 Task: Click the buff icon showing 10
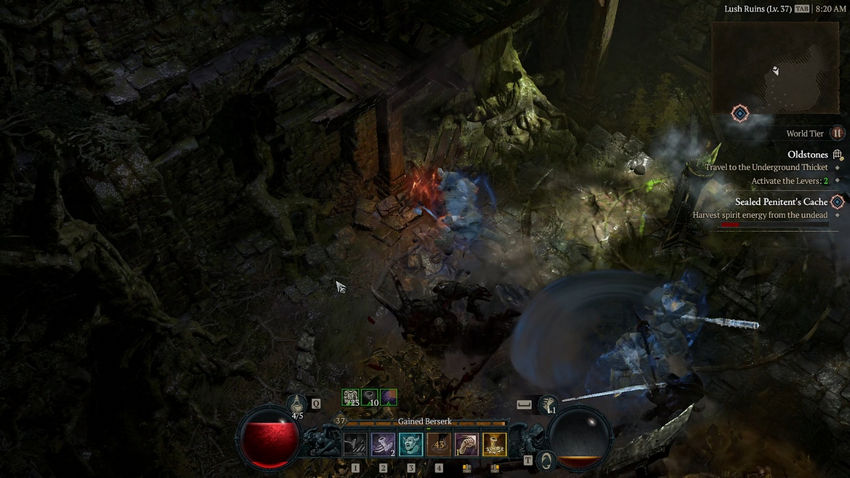(x=370, y=398)
